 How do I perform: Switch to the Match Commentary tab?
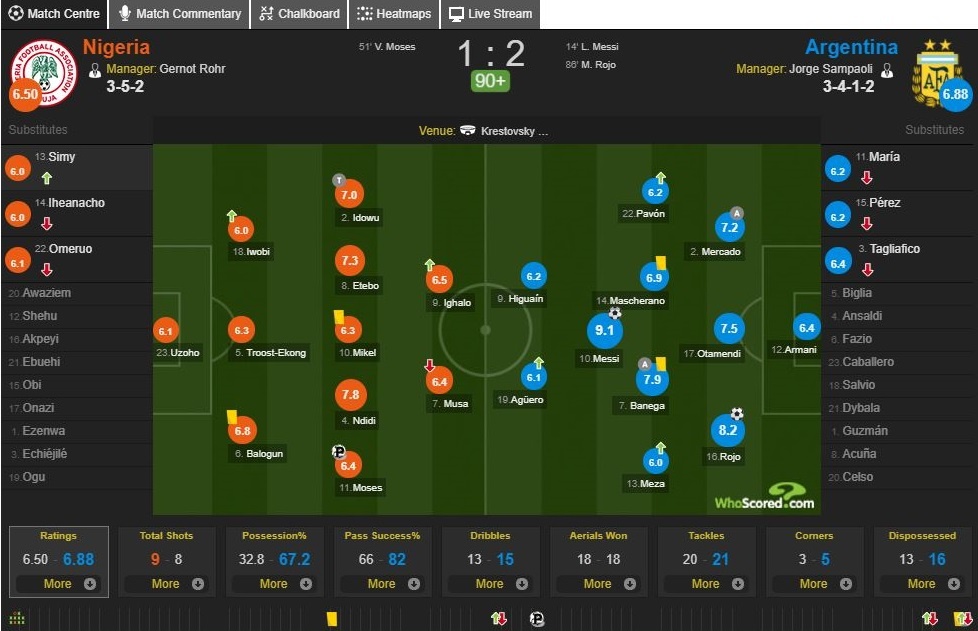(x=180, y=14)
